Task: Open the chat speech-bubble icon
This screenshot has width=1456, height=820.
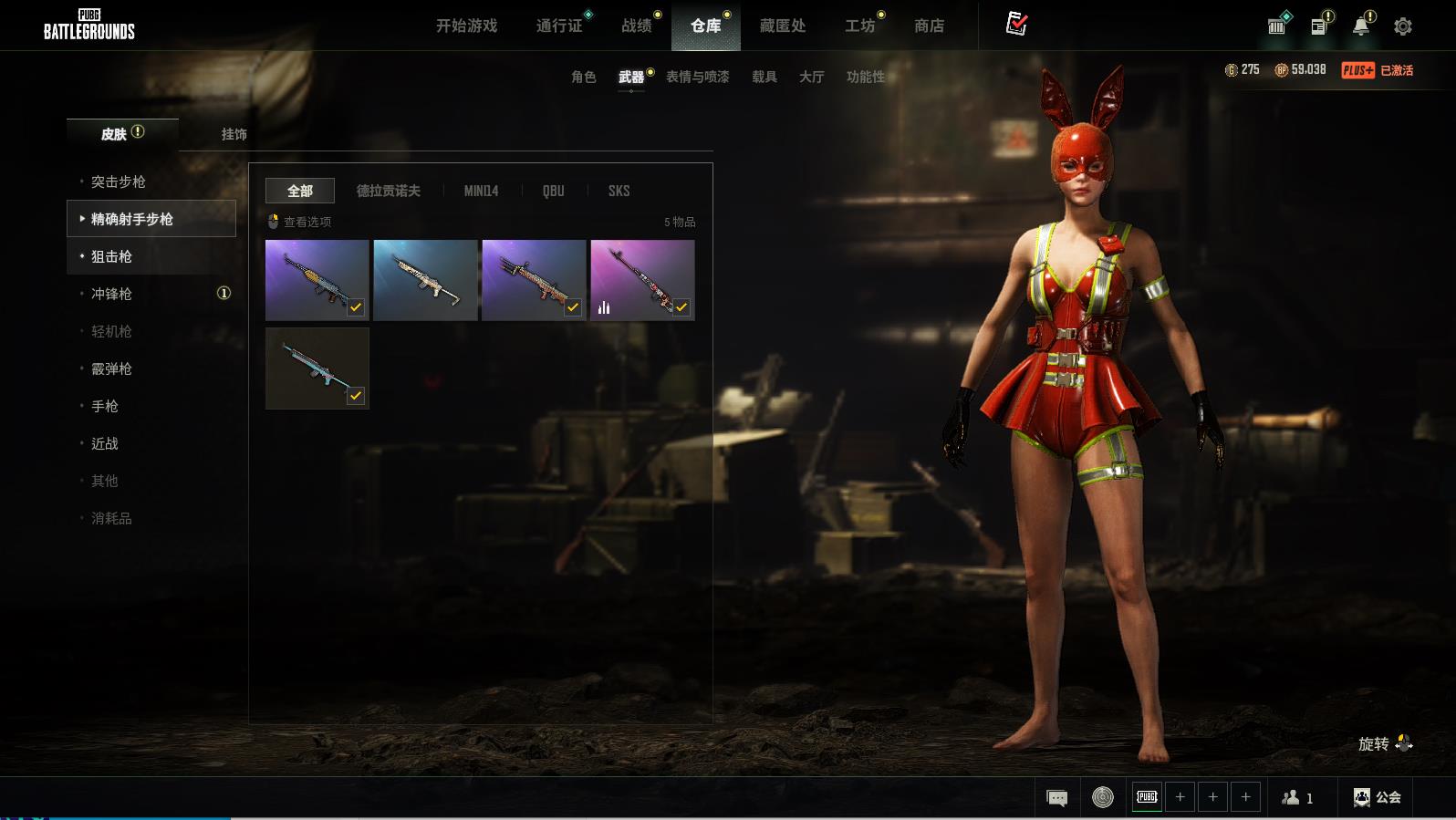Action: click(x=1057, y=798)
